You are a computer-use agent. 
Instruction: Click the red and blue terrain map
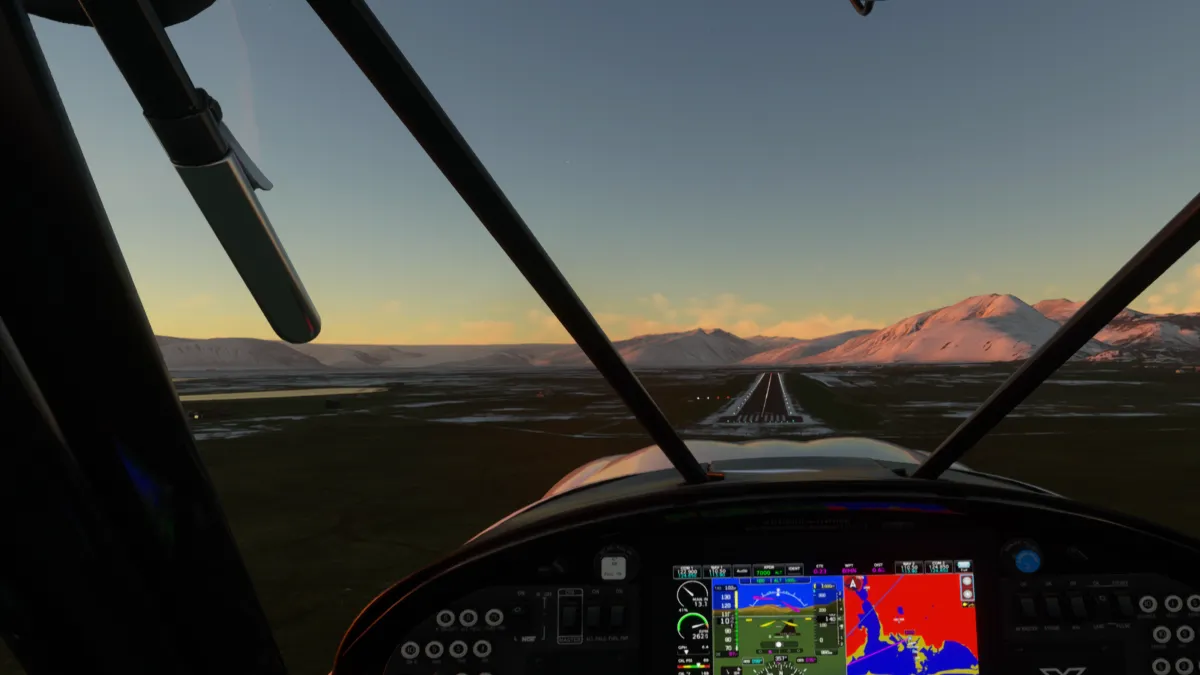[x=910, y=625]
